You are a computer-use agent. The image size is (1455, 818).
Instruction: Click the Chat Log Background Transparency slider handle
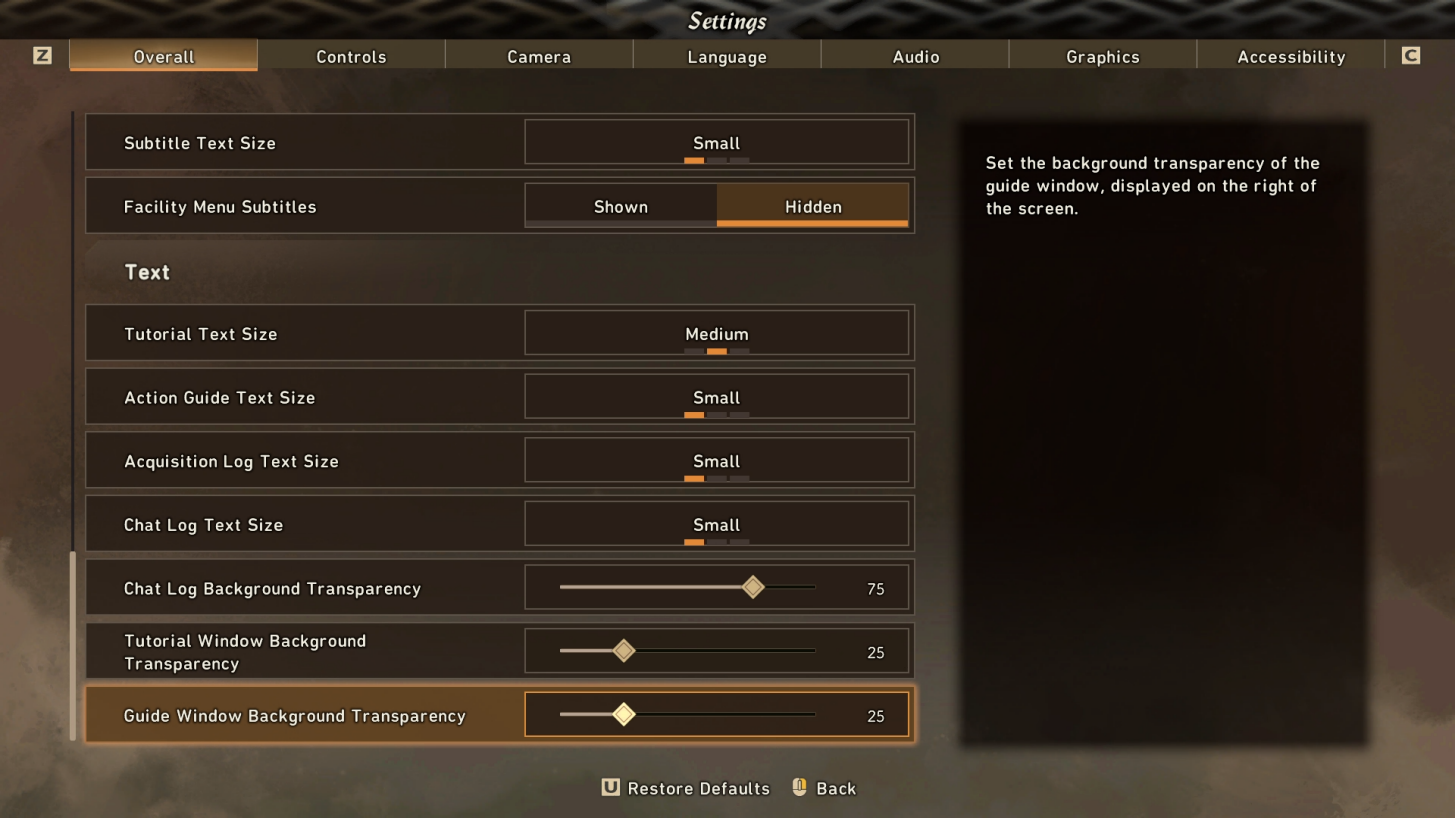point(753,587)
